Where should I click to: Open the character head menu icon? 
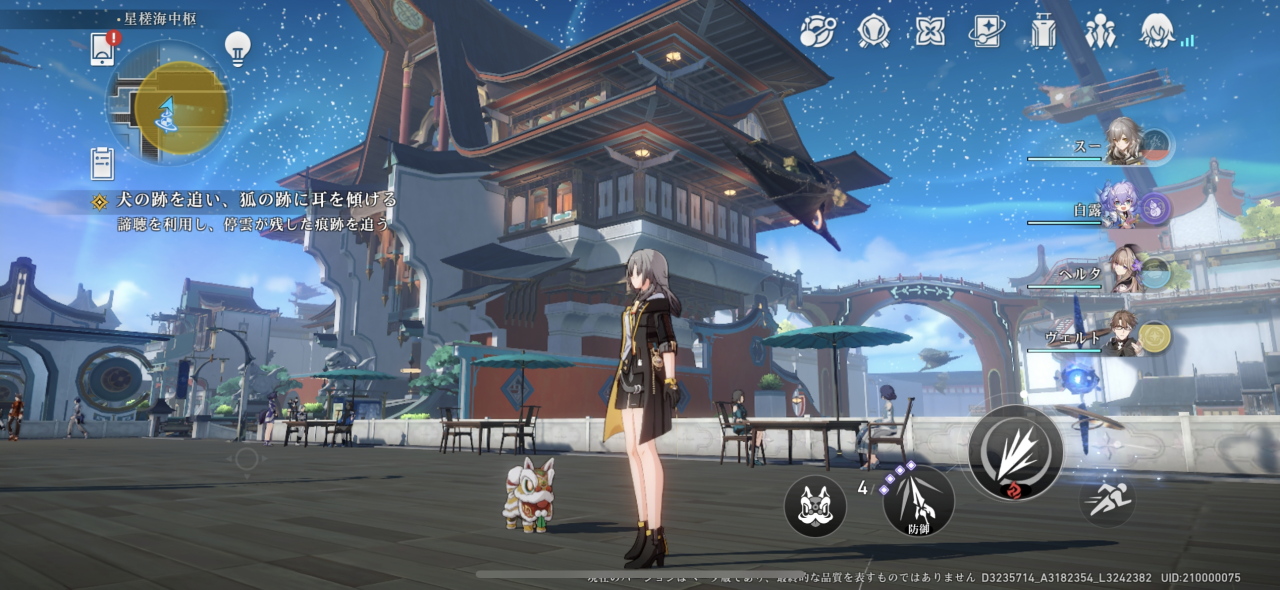pyautogui.click(x=1157, y=31)
